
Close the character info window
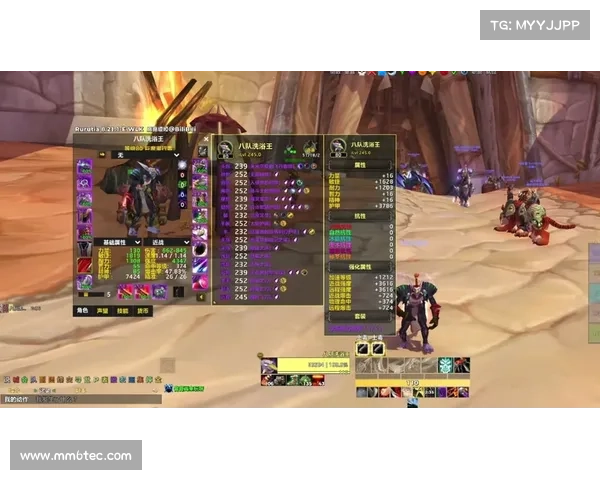207,140
